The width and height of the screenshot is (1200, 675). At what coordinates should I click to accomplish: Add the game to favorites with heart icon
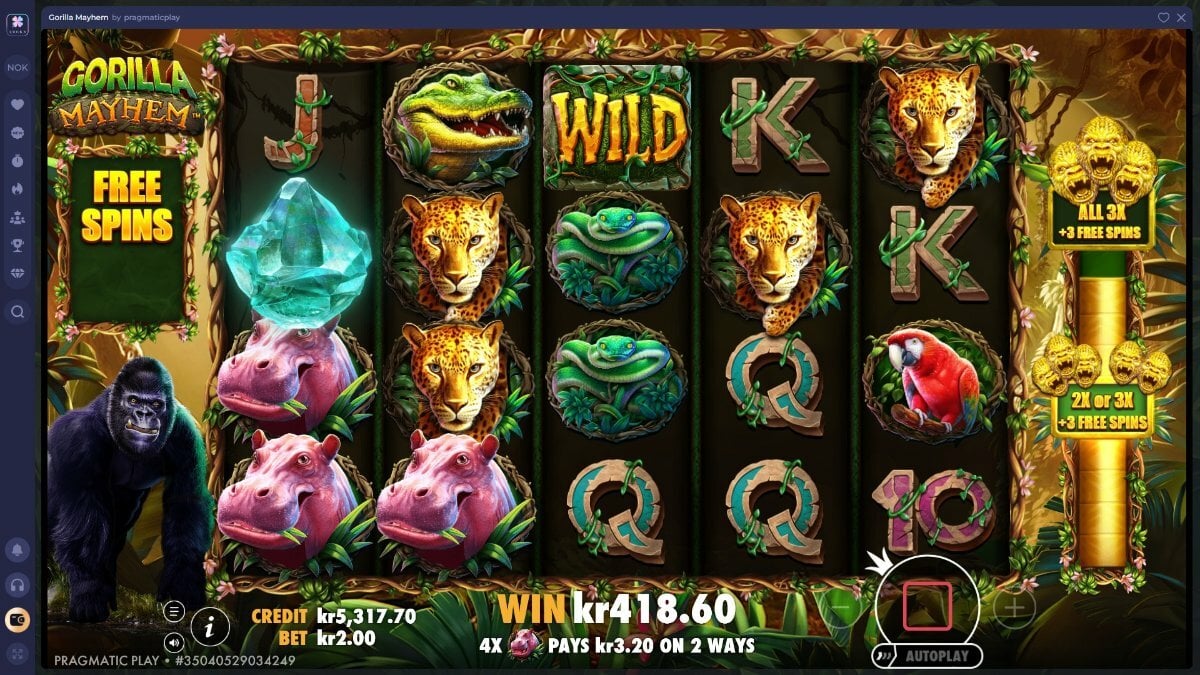pyautogui.click(x=1163, y=17)
